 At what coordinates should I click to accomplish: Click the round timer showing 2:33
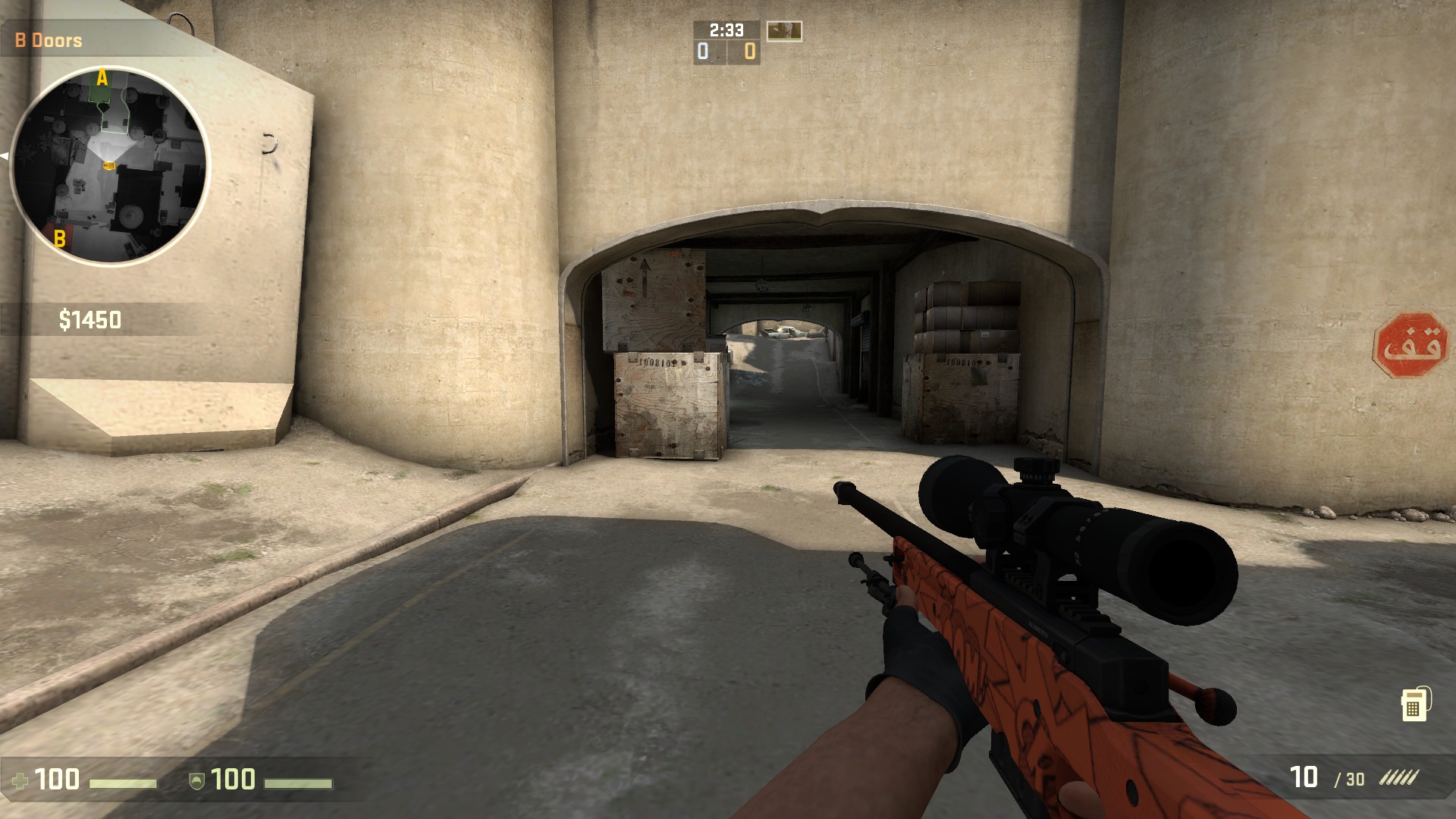[x=725, y=31]
